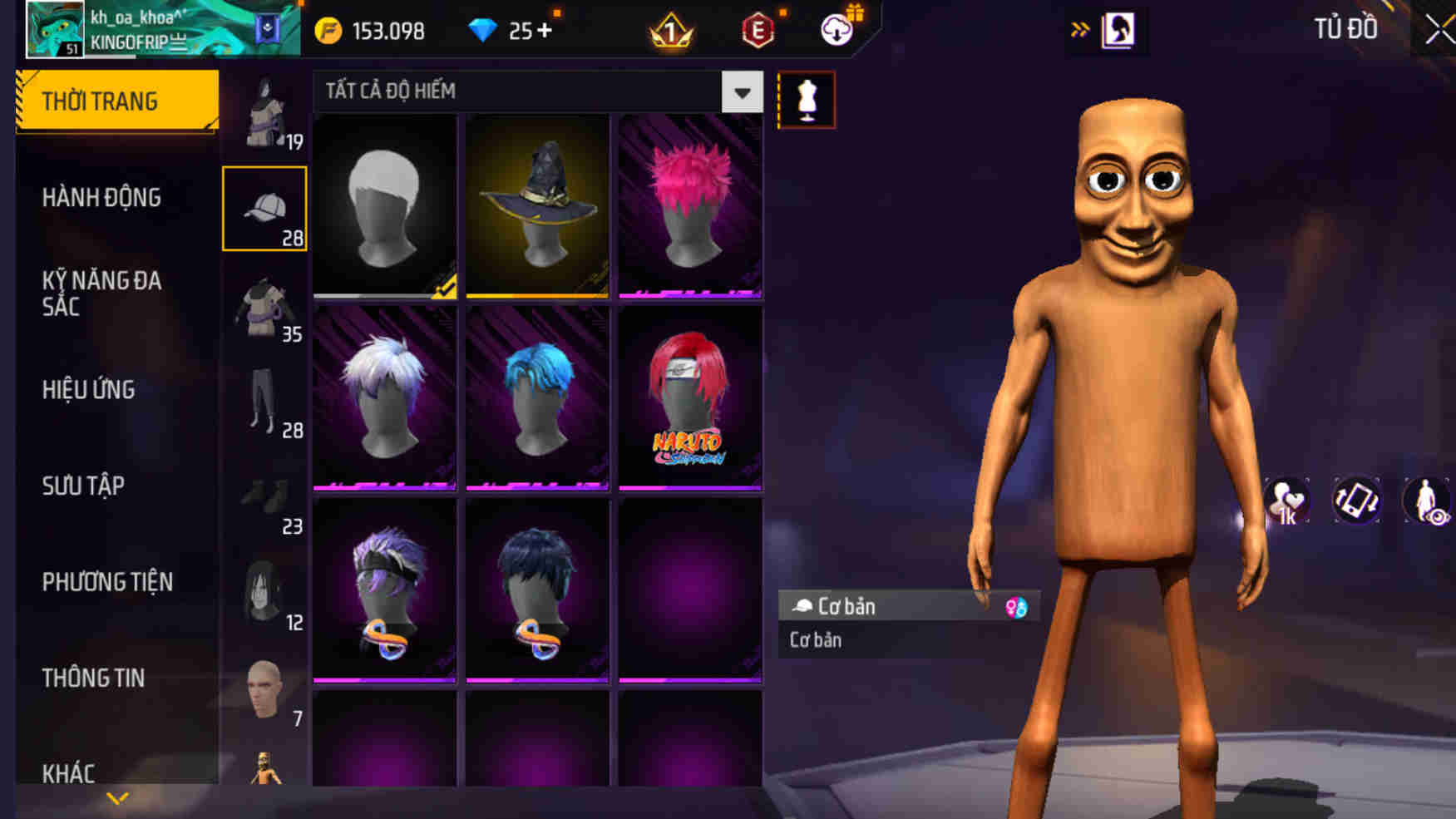Switch to the HÀNH ĐỘNG tab
Image resolution: width=1456 pixels, height=819 pixels.
(x=102, y=197)
